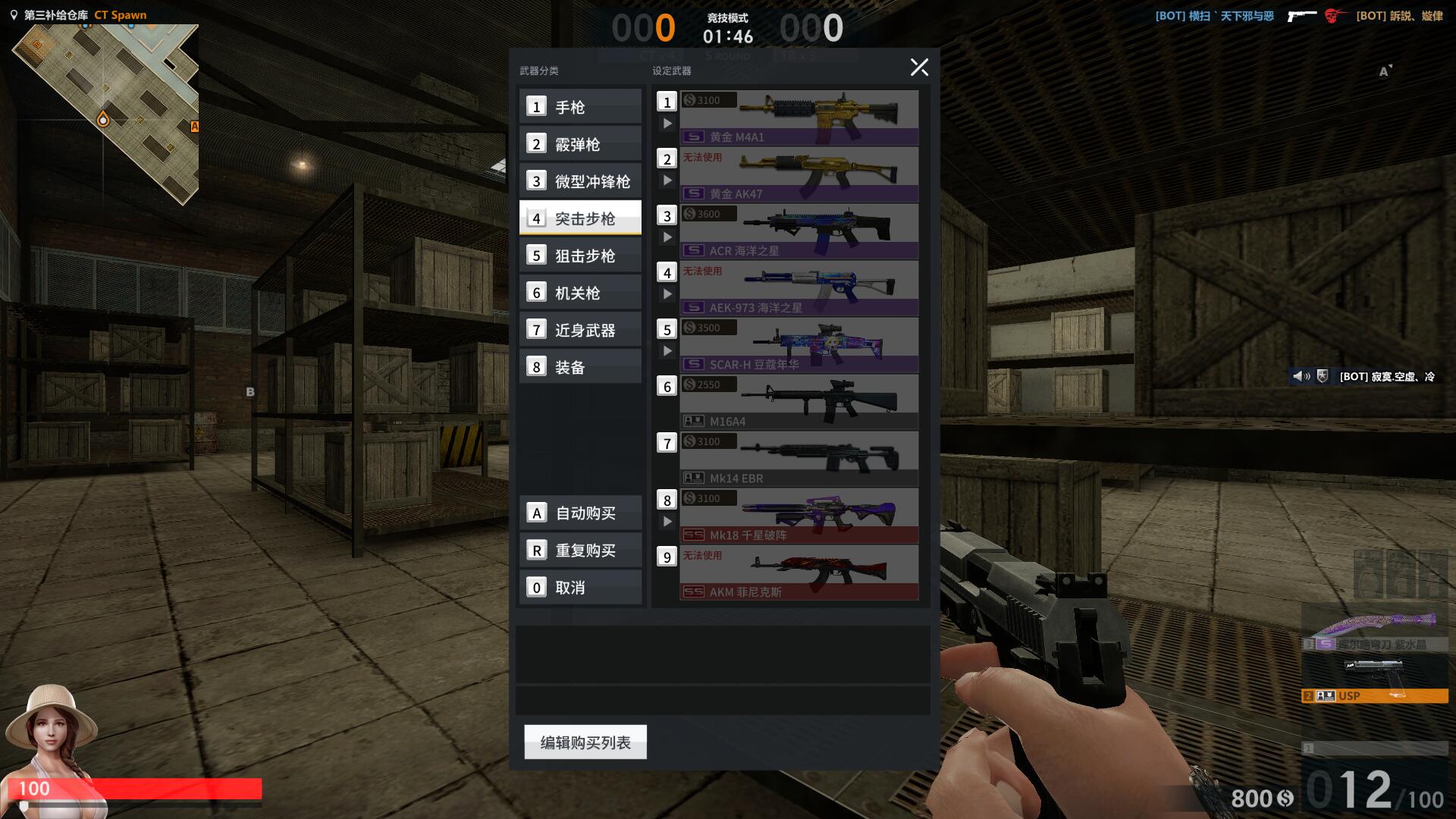
Task: Select the 手枪 pistol category
Action: (580, 107)
